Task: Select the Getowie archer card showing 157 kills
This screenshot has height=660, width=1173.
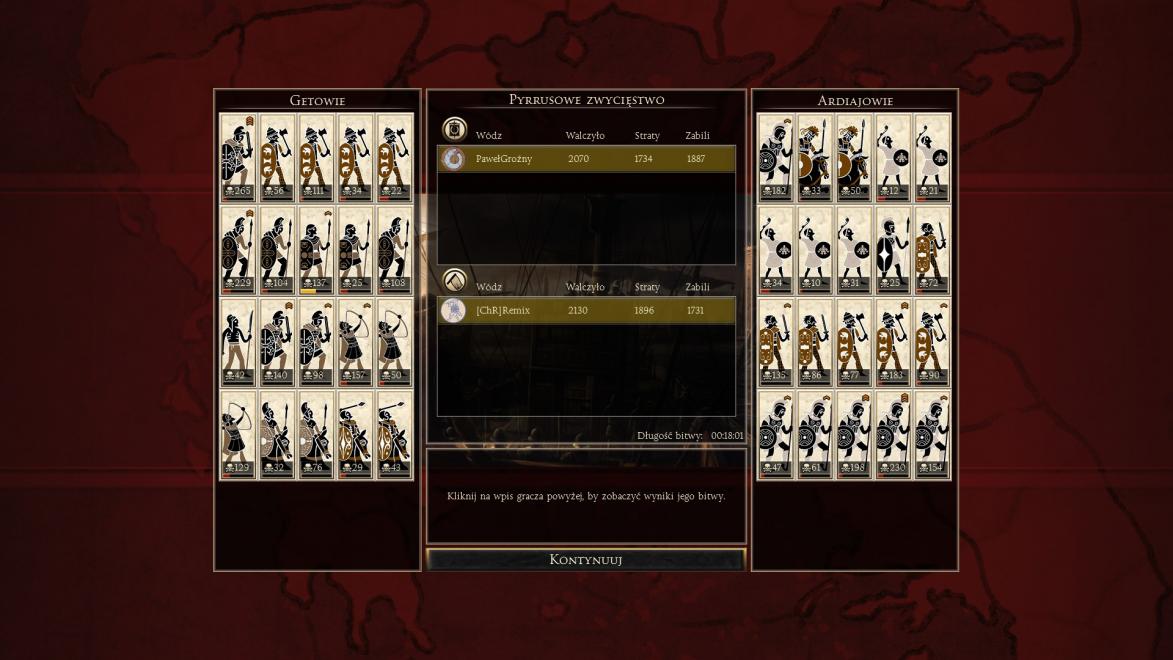Action: coord(355,343)
